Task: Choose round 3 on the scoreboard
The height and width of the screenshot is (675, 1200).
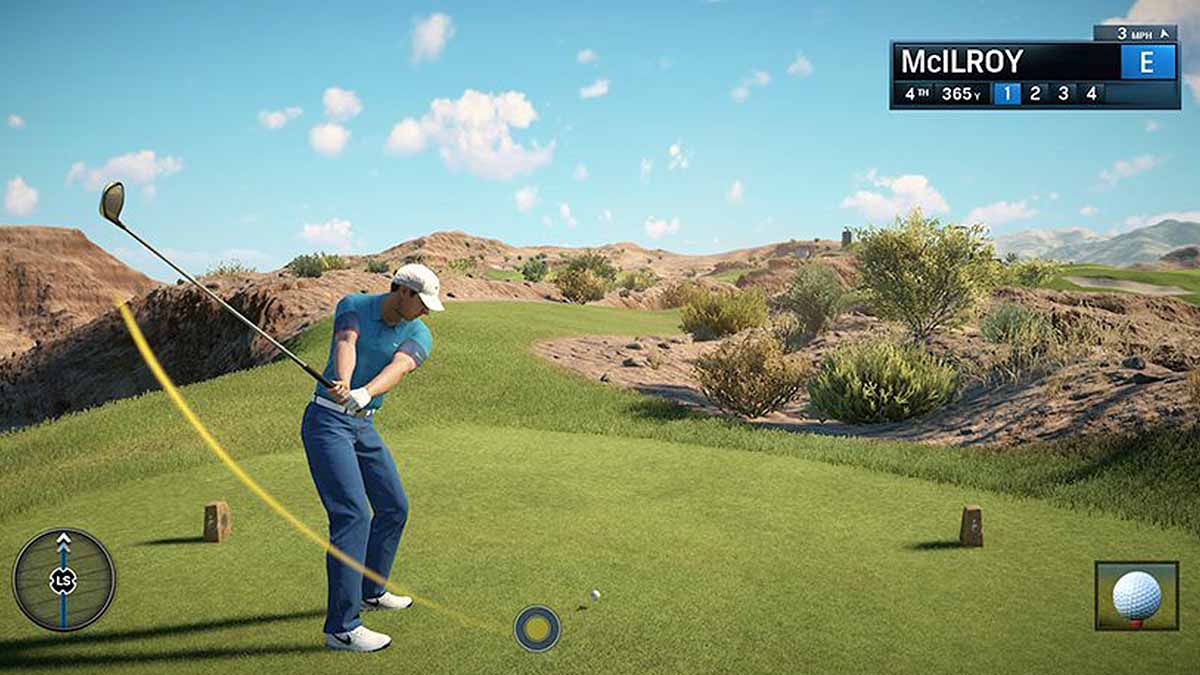Action: 1063,94
